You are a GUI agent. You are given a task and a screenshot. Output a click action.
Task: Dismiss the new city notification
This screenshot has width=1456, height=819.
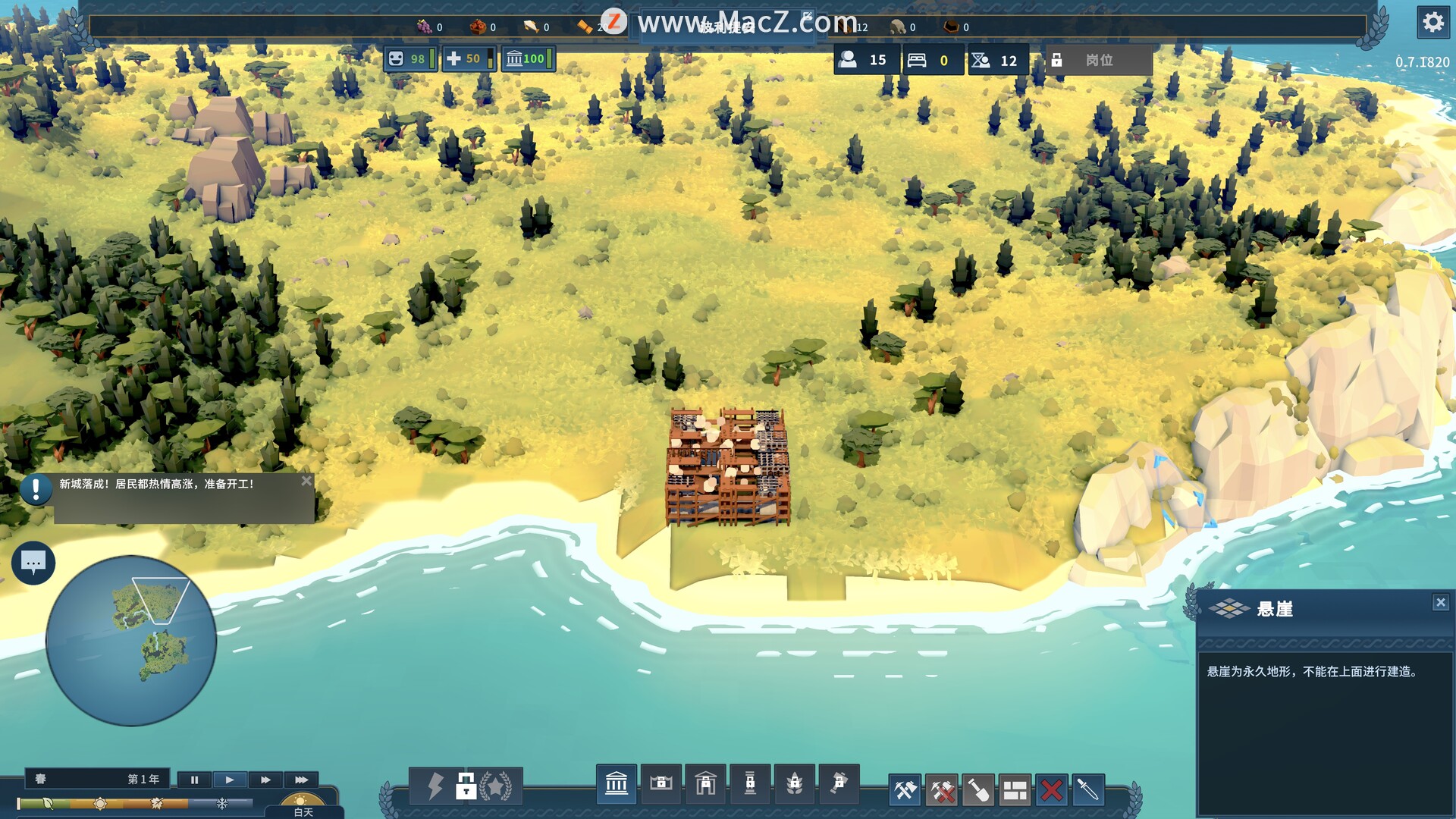coord(306,481)
